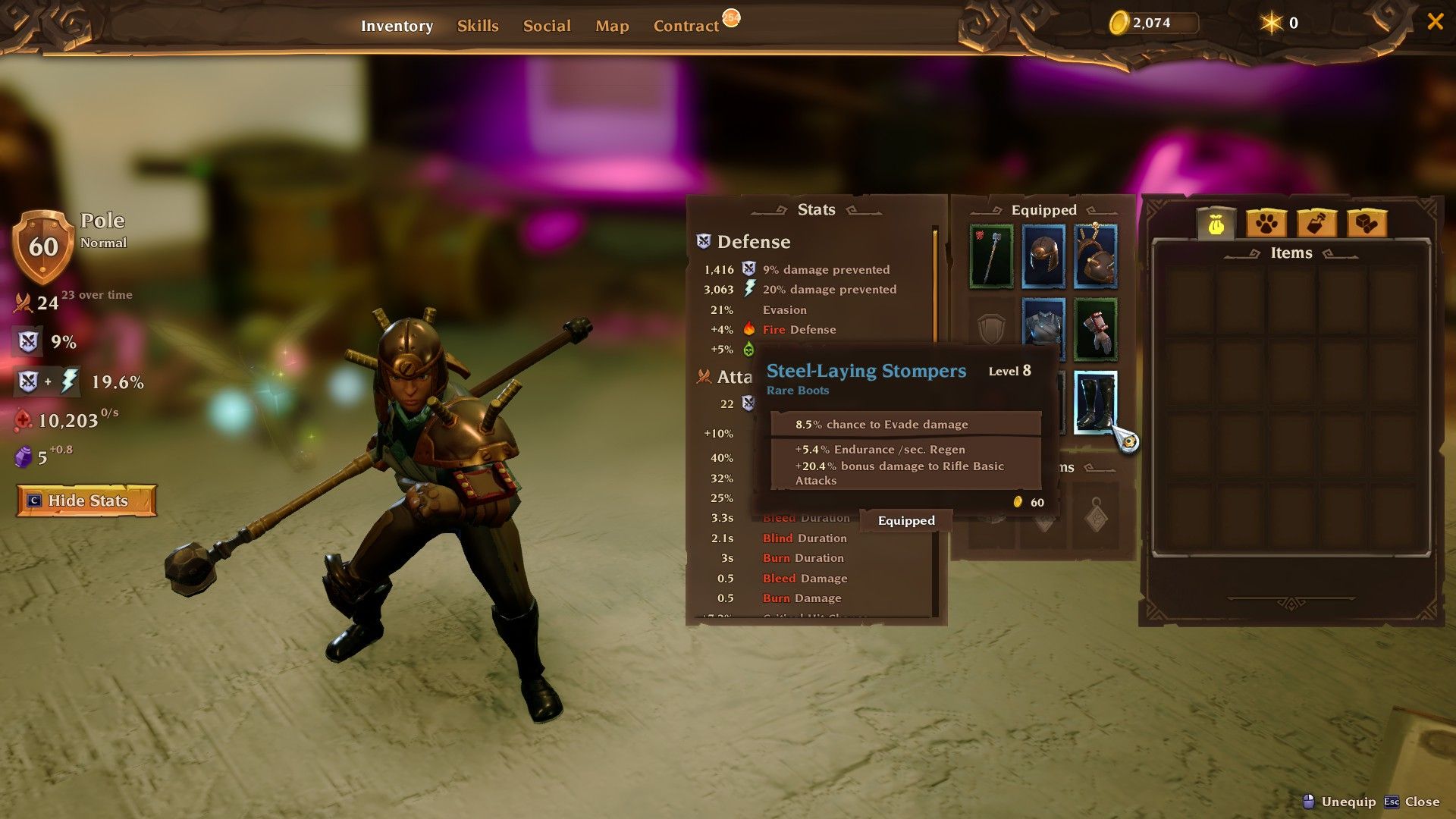Switch to the Map screen
Screen dimensions: 1456x819
pos(612,25)
